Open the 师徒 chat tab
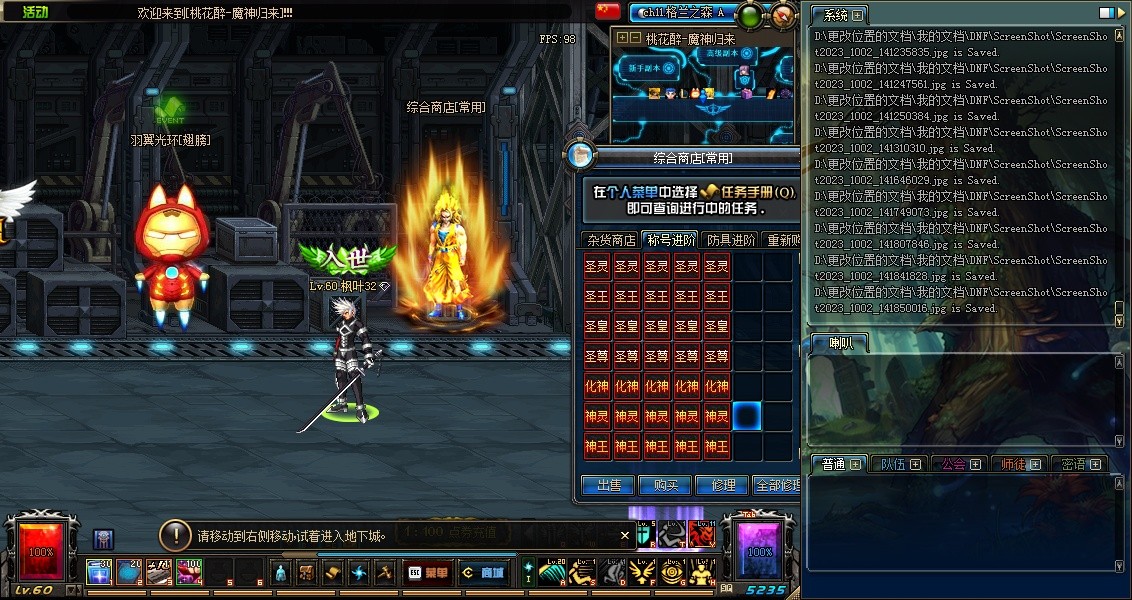Viewport: 1132px width, 600px height. pyautogui.click(x=1020, y=464)
